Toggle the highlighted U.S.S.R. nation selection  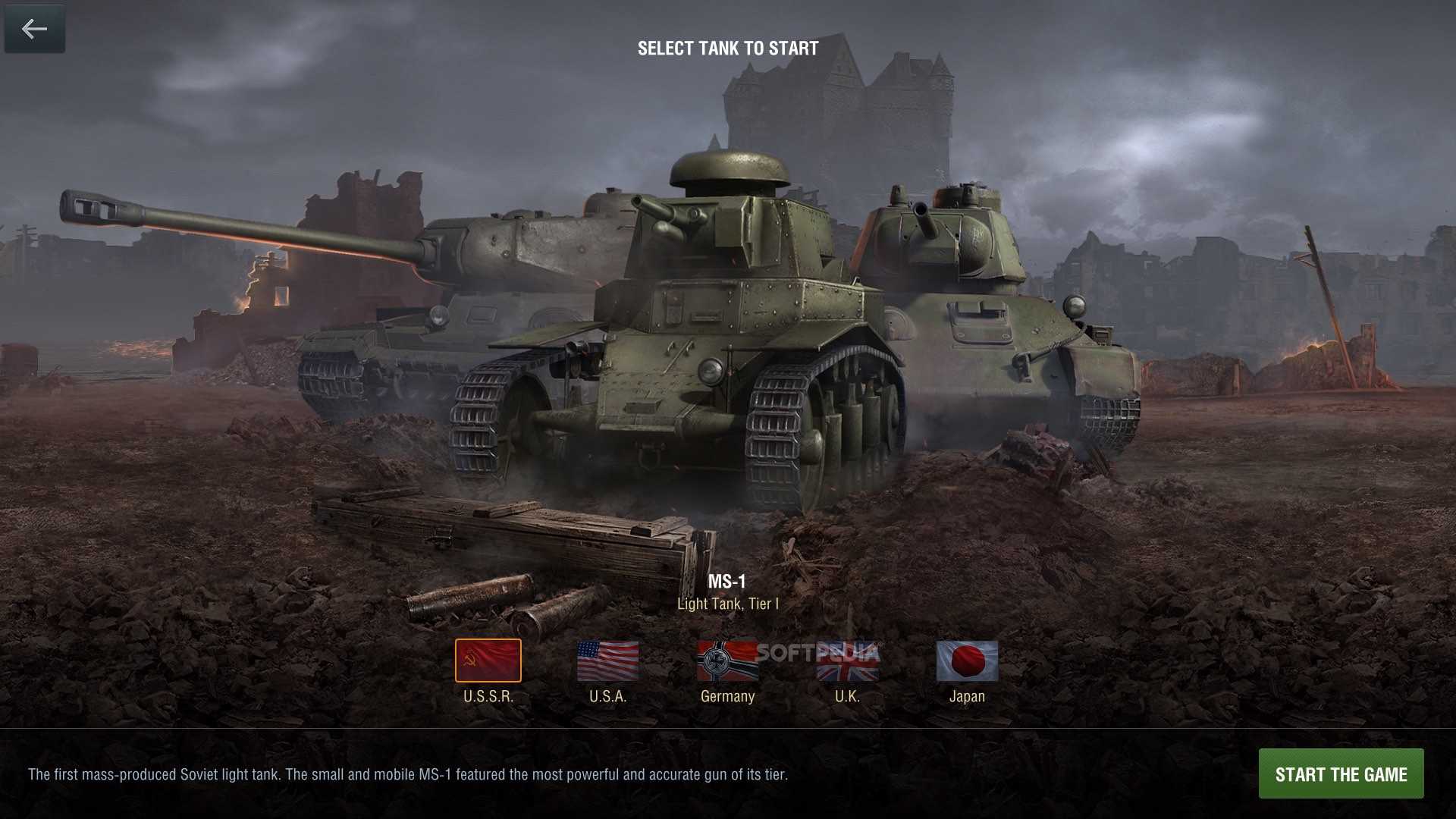click(488, 660)
